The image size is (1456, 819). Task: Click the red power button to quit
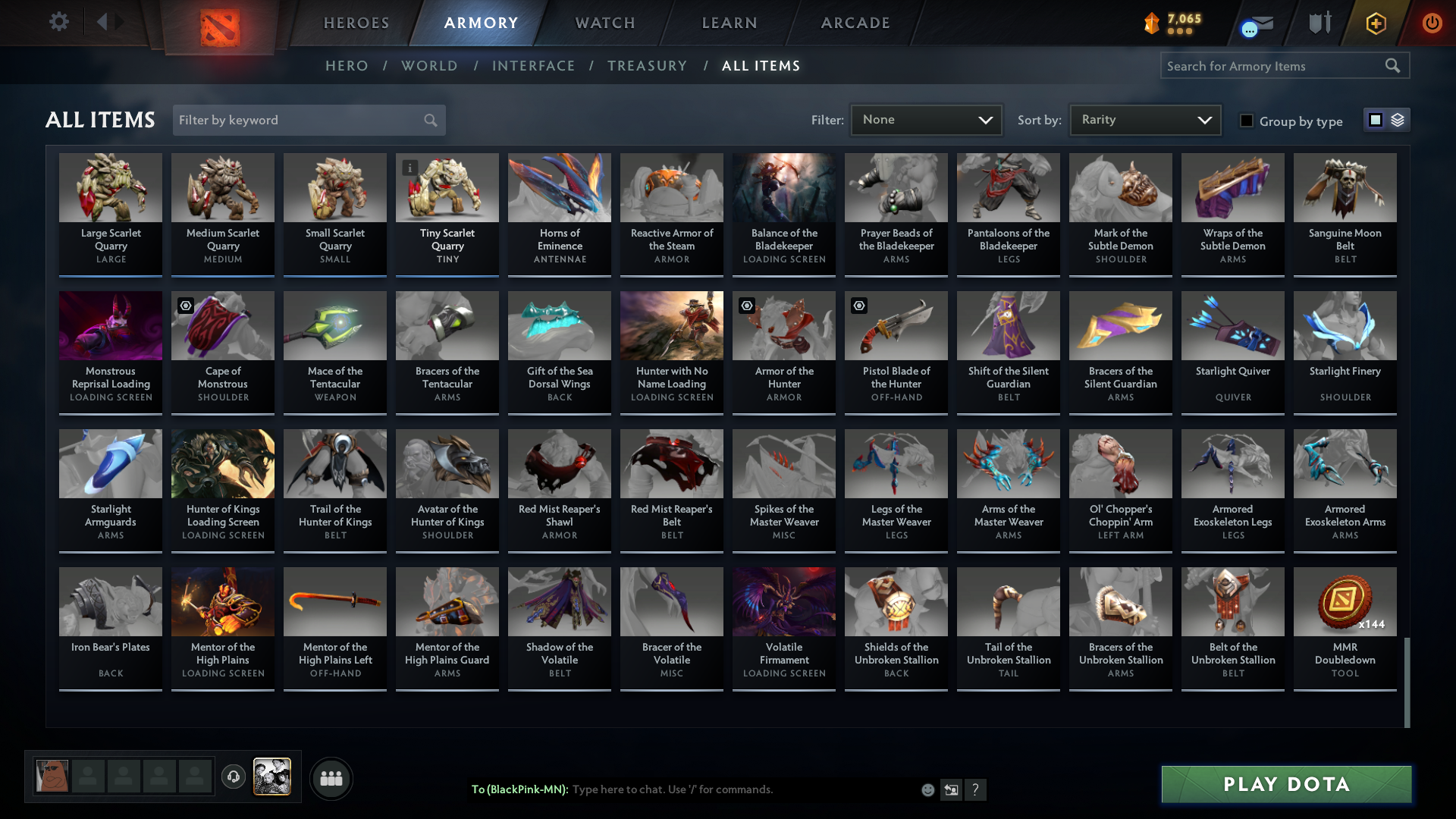pos(1432,23)
